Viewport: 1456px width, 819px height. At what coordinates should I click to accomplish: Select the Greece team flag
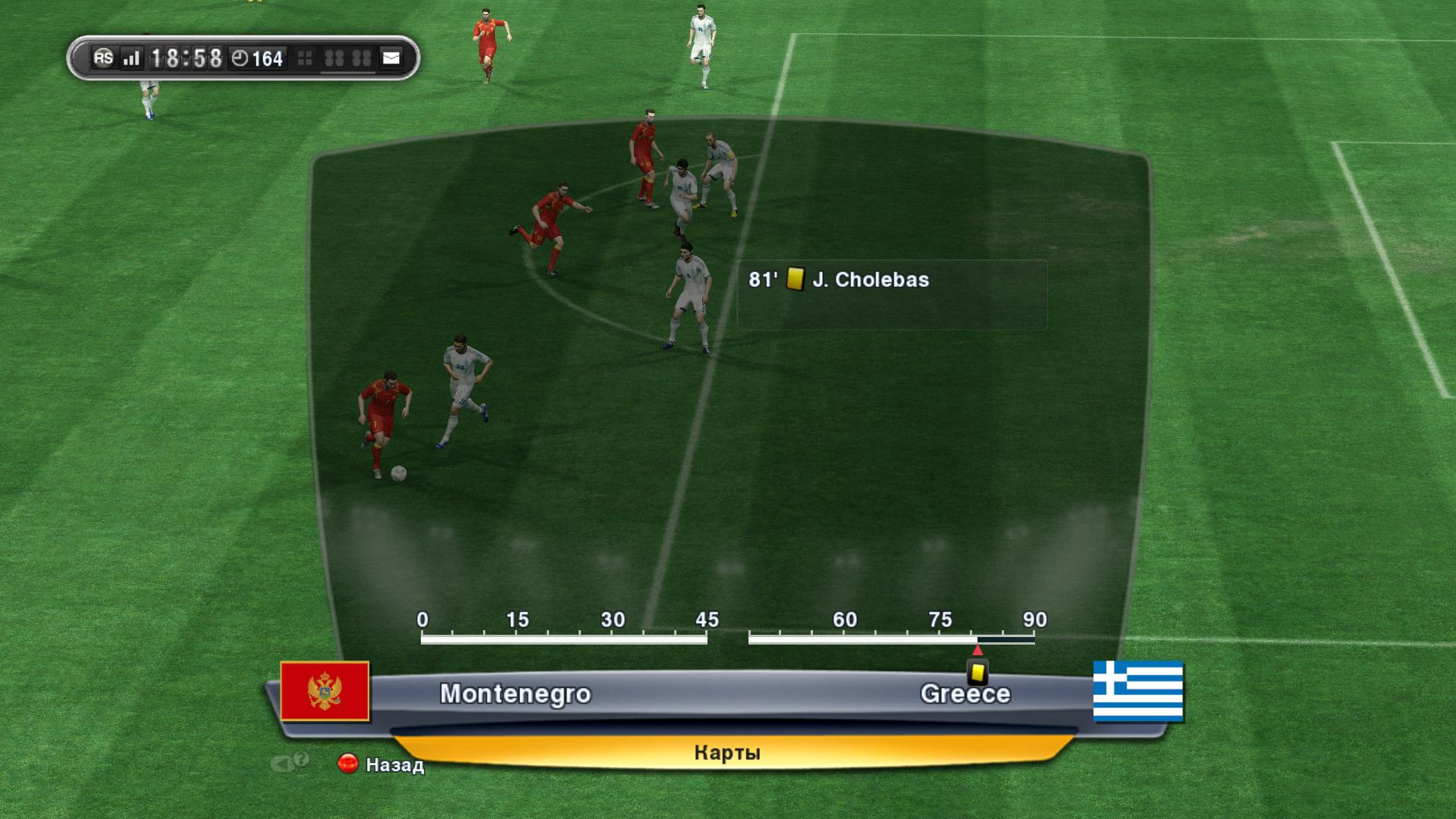(1137, 691)
